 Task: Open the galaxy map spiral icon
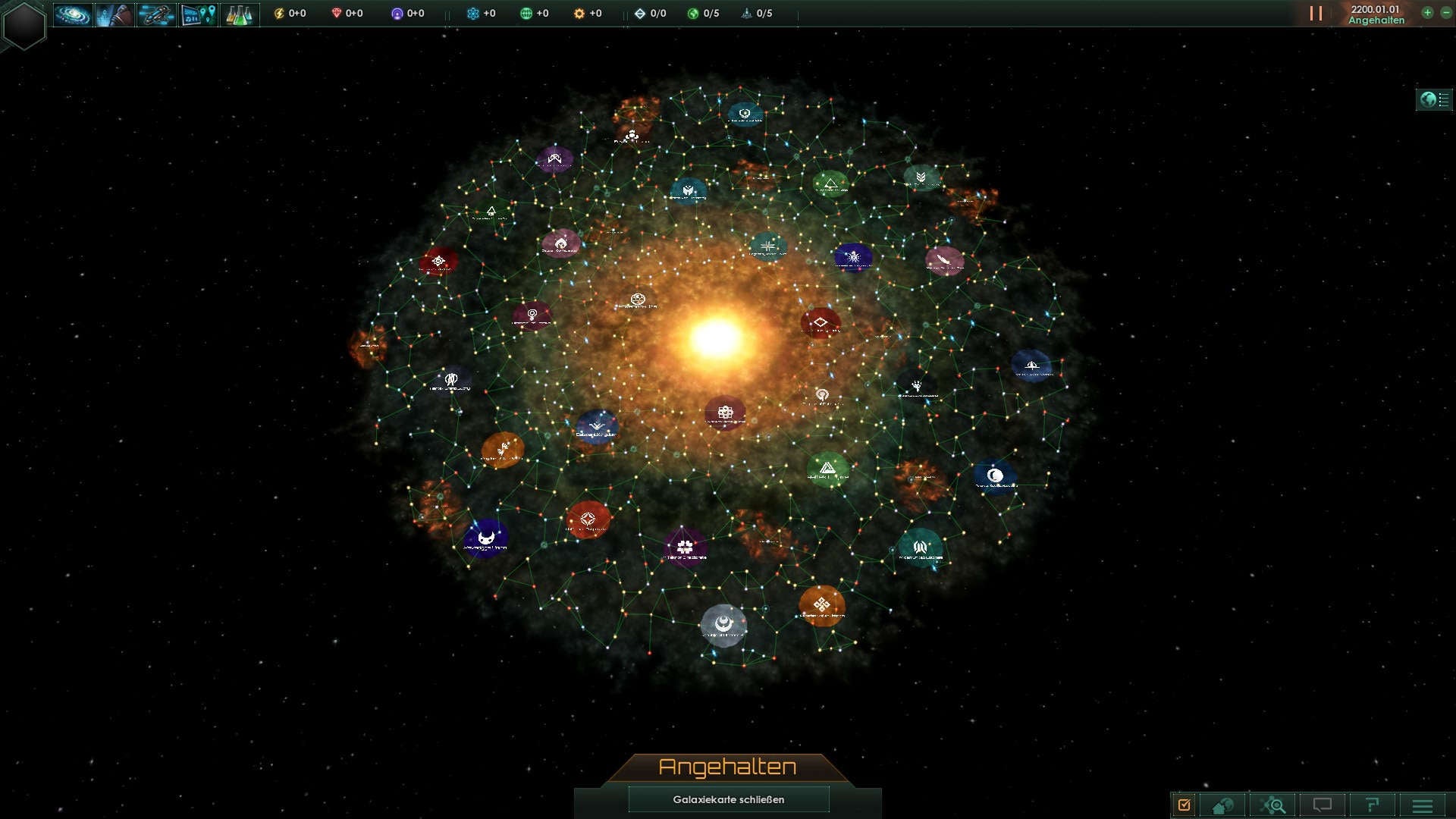[x=74, y=13]
